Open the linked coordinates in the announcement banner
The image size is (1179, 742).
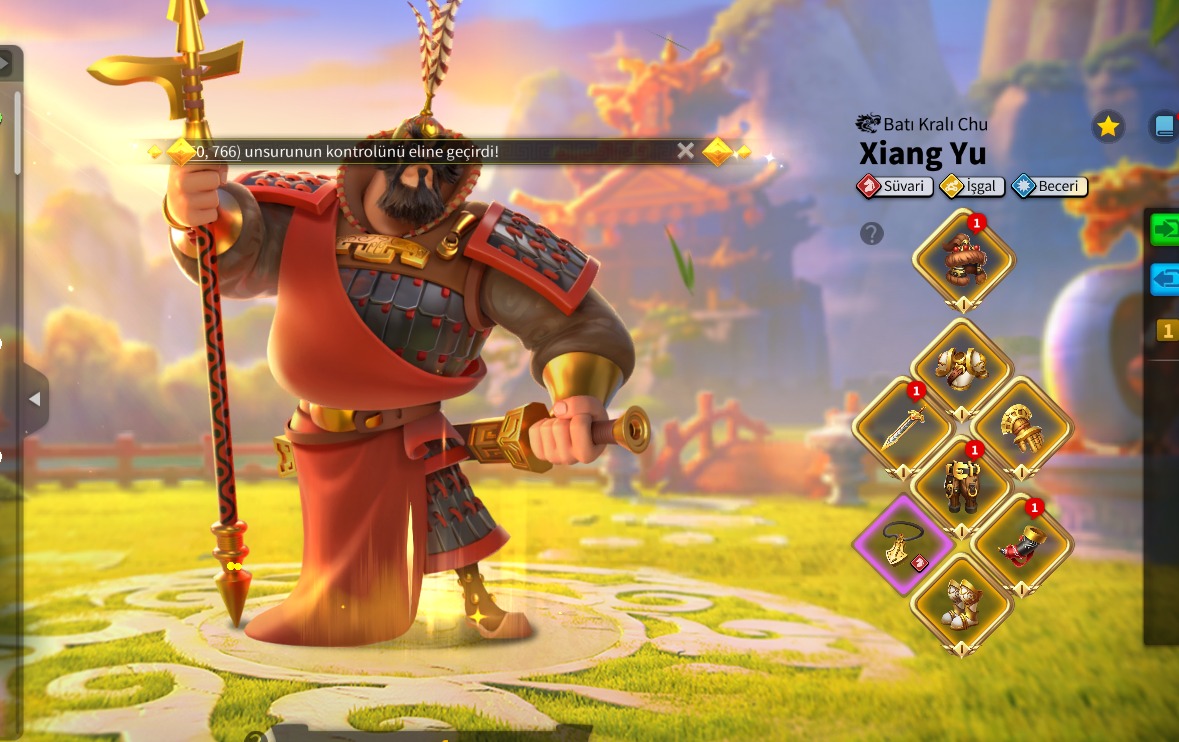pos(217,151)
